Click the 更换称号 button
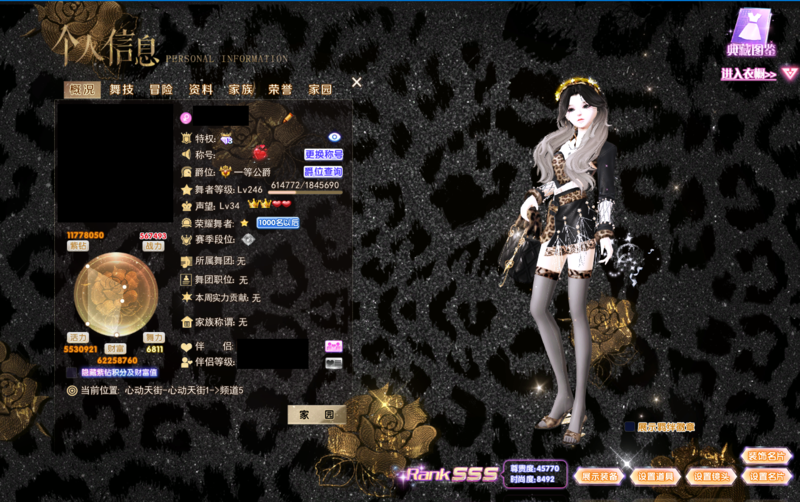 click(324, 155)
